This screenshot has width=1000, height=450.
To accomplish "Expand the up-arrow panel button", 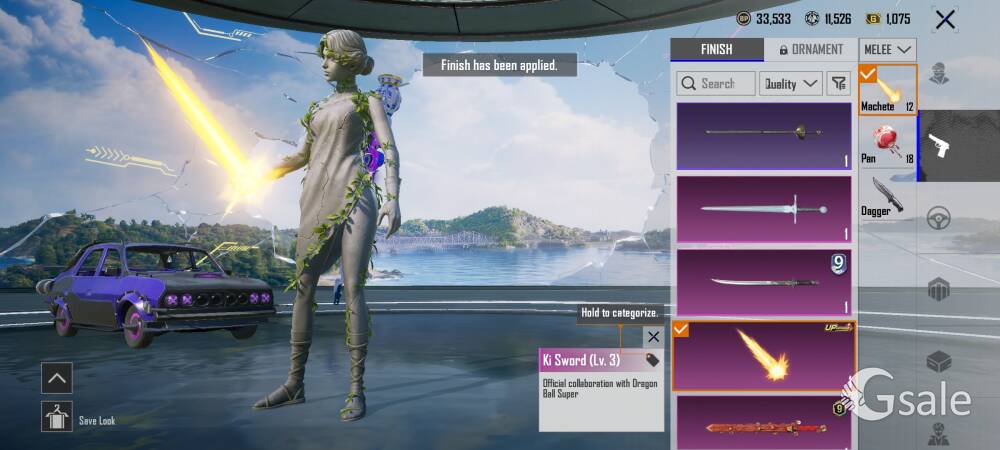I will (57, 377).
